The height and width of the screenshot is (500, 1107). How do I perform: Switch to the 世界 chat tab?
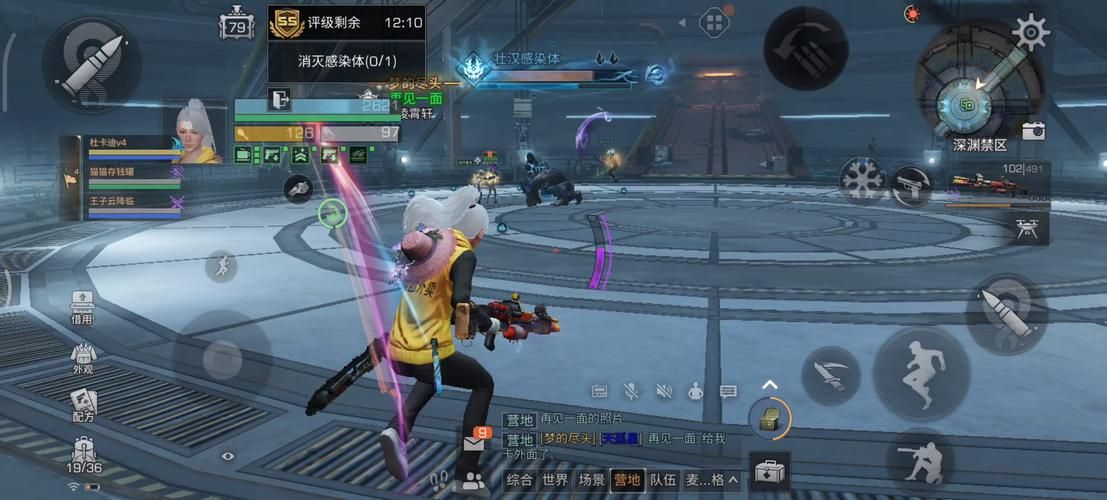click(555, 480)
